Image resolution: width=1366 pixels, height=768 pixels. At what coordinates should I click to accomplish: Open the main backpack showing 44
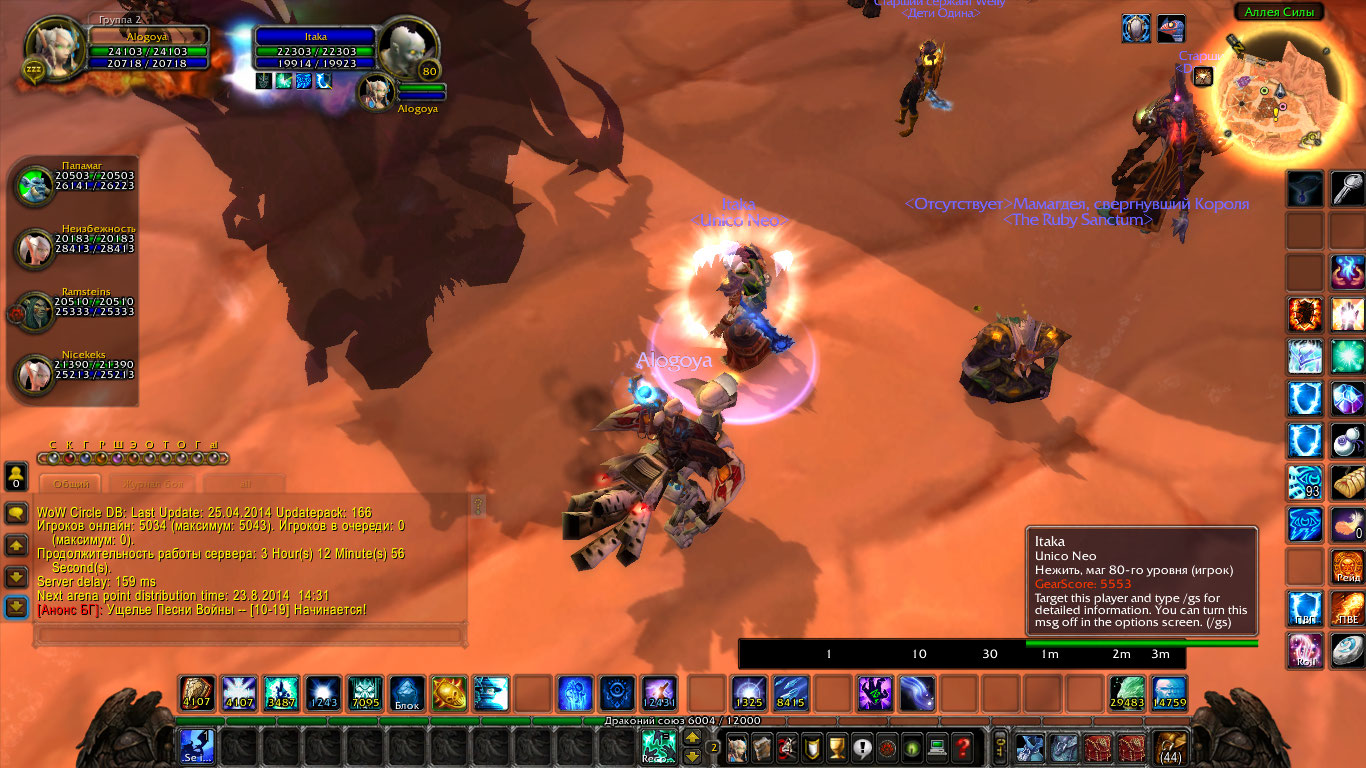tap(1169, 746)
